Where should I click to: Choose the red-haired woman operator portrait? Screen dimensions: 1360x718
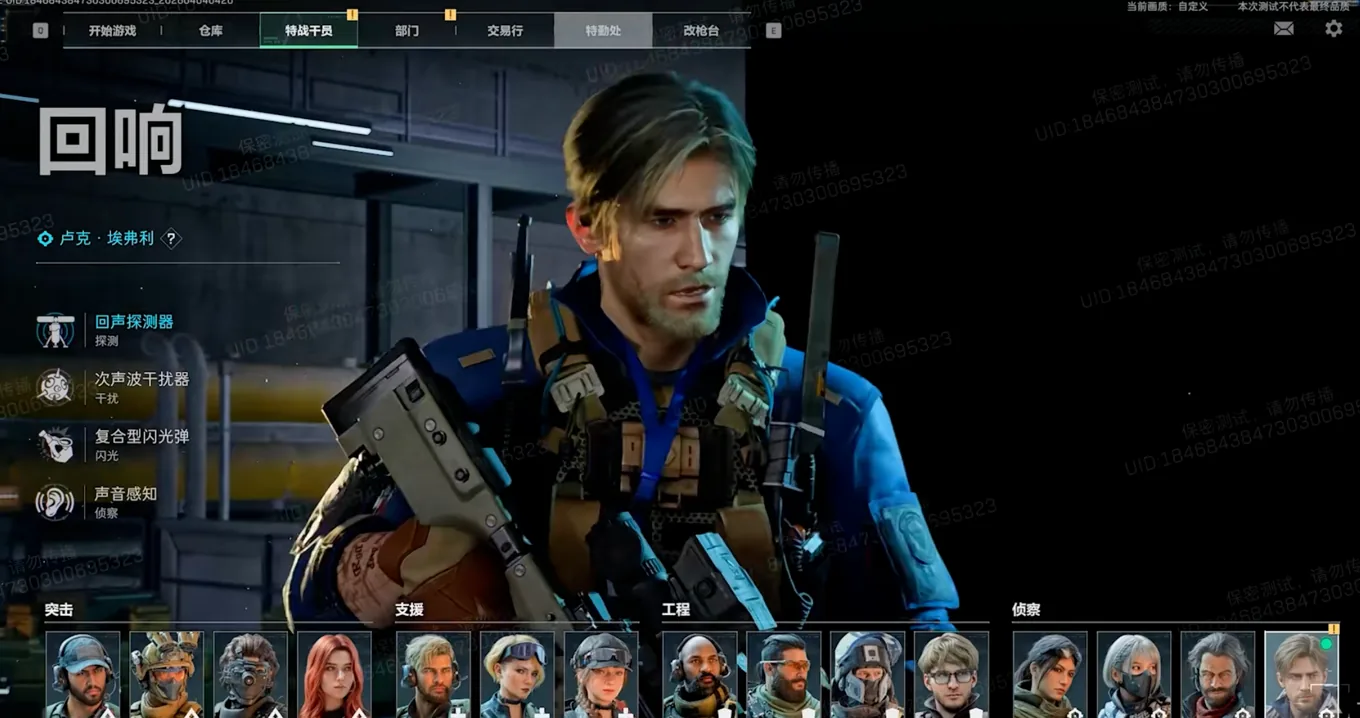pos(334,675)
